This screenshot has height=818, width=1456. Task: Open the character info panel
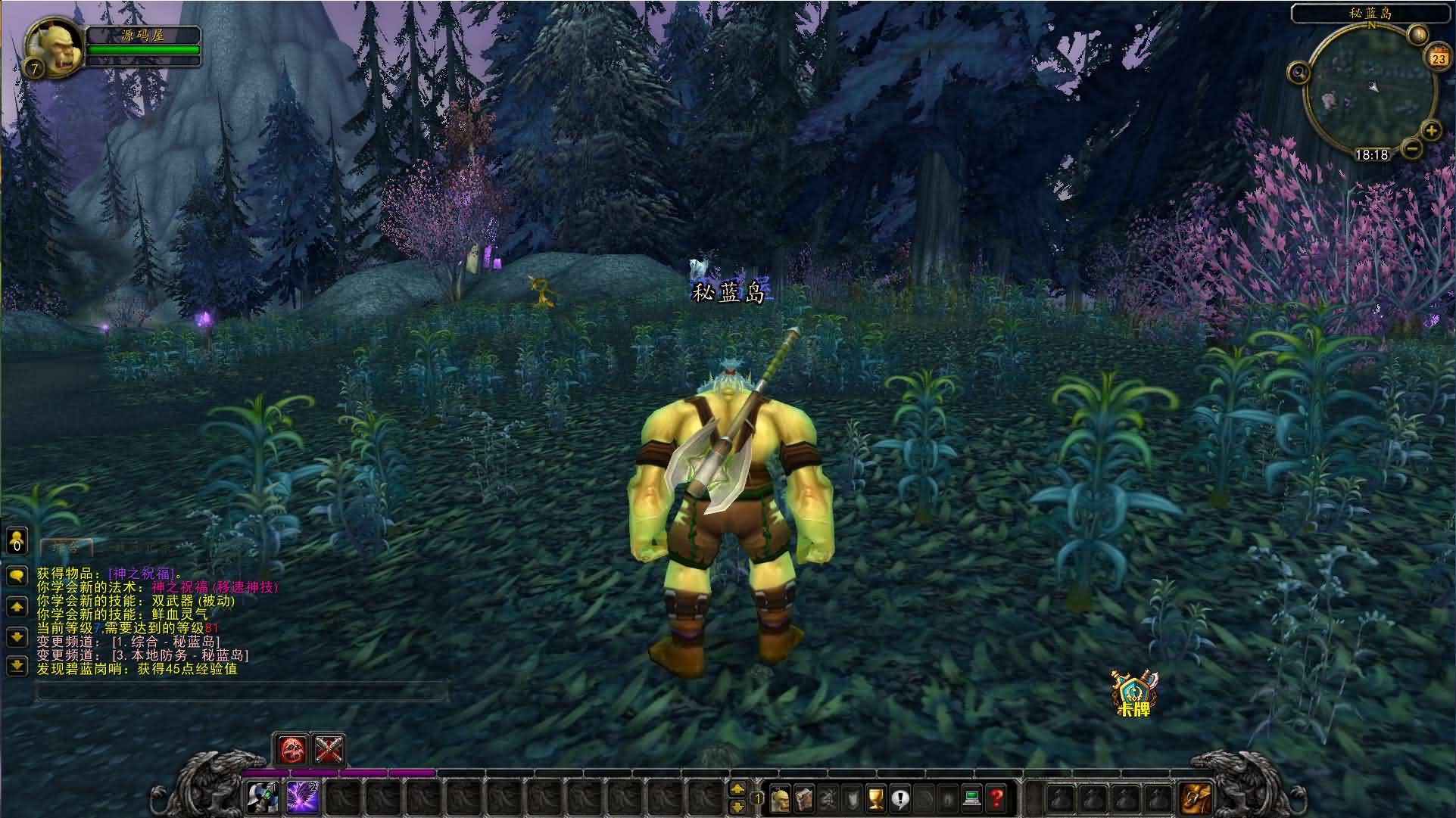pos(779,799)
